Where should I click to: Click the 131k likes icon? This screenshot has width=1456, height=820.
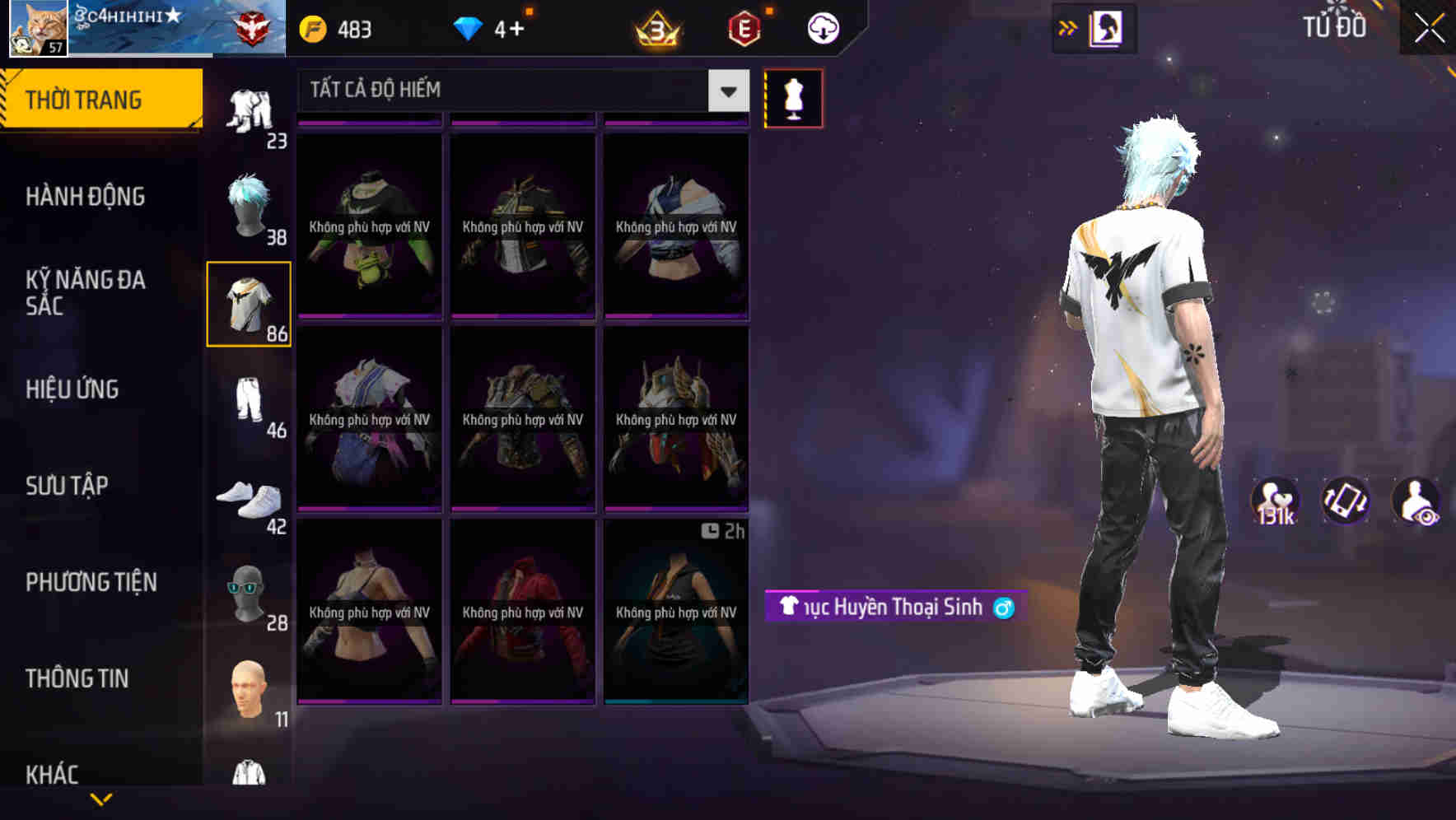(x=1277, y=501)
